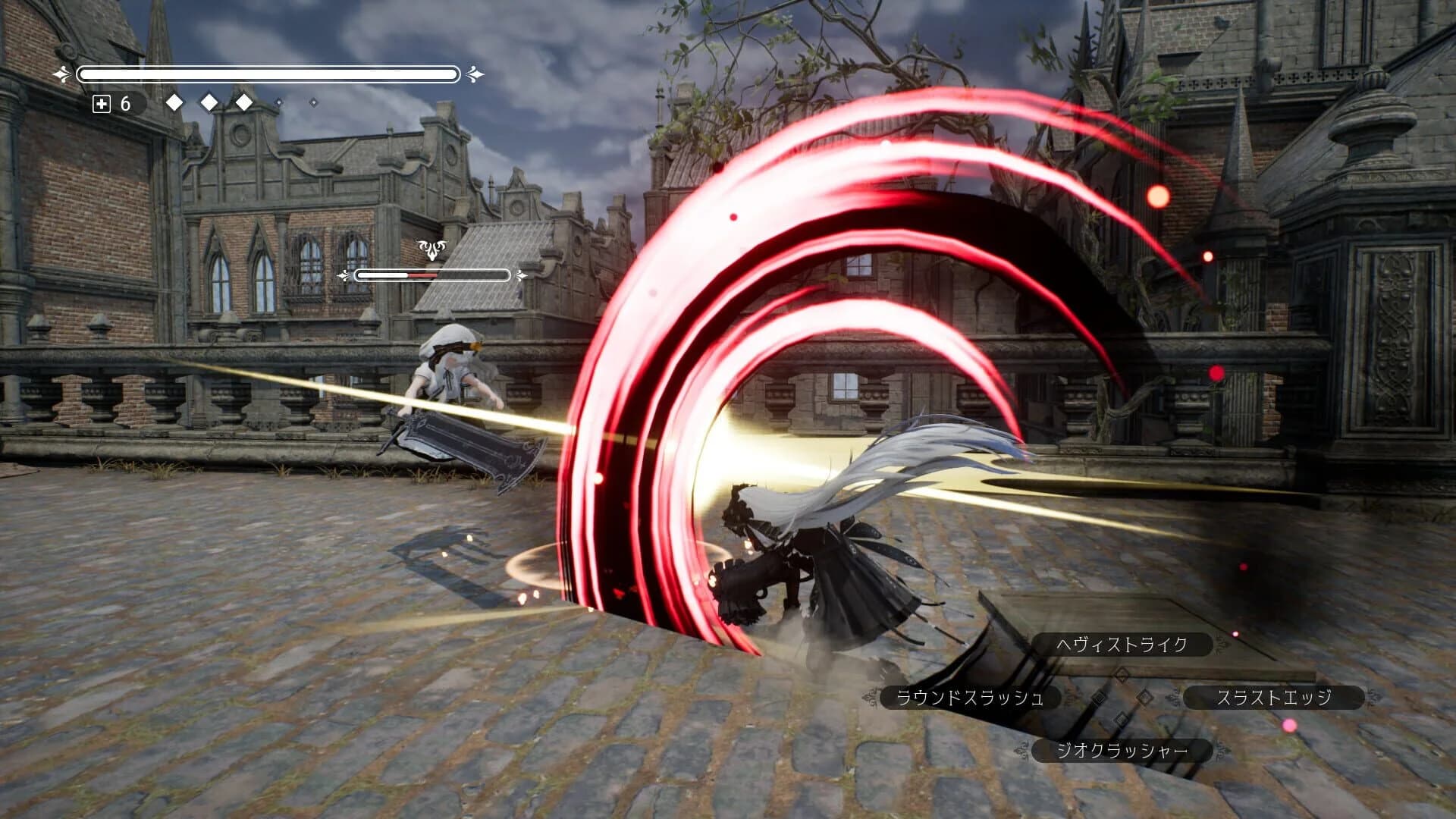
Task: Expand the スラストエッジ skill entry
Action: (1275, 698)
